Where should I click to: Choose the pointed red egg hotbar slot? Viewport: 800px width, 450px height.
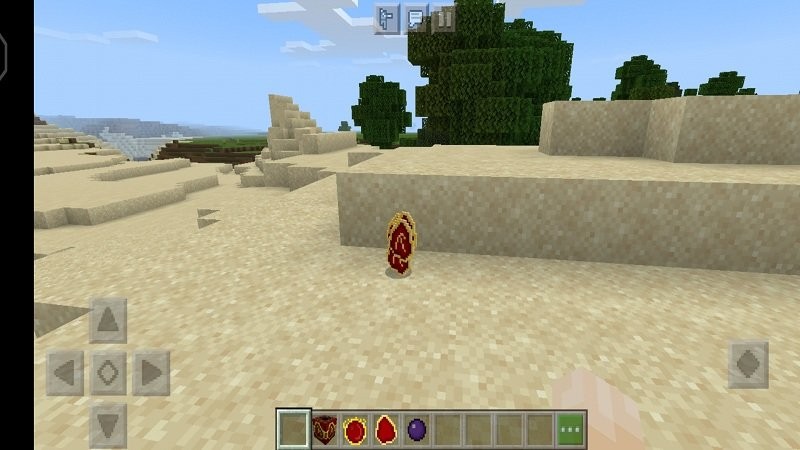click(x=386, y=430)
